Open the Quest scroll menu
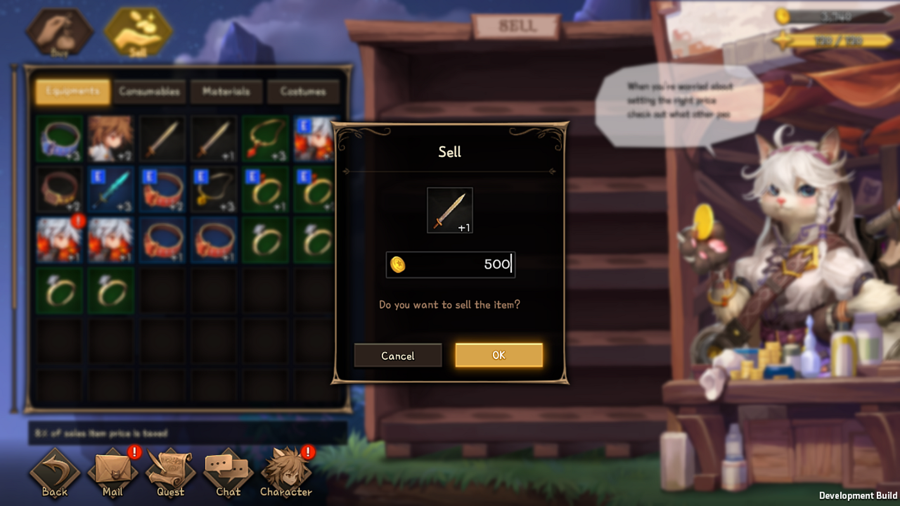The width and height of the screenshot is (900, 506). tap(170, 473)
